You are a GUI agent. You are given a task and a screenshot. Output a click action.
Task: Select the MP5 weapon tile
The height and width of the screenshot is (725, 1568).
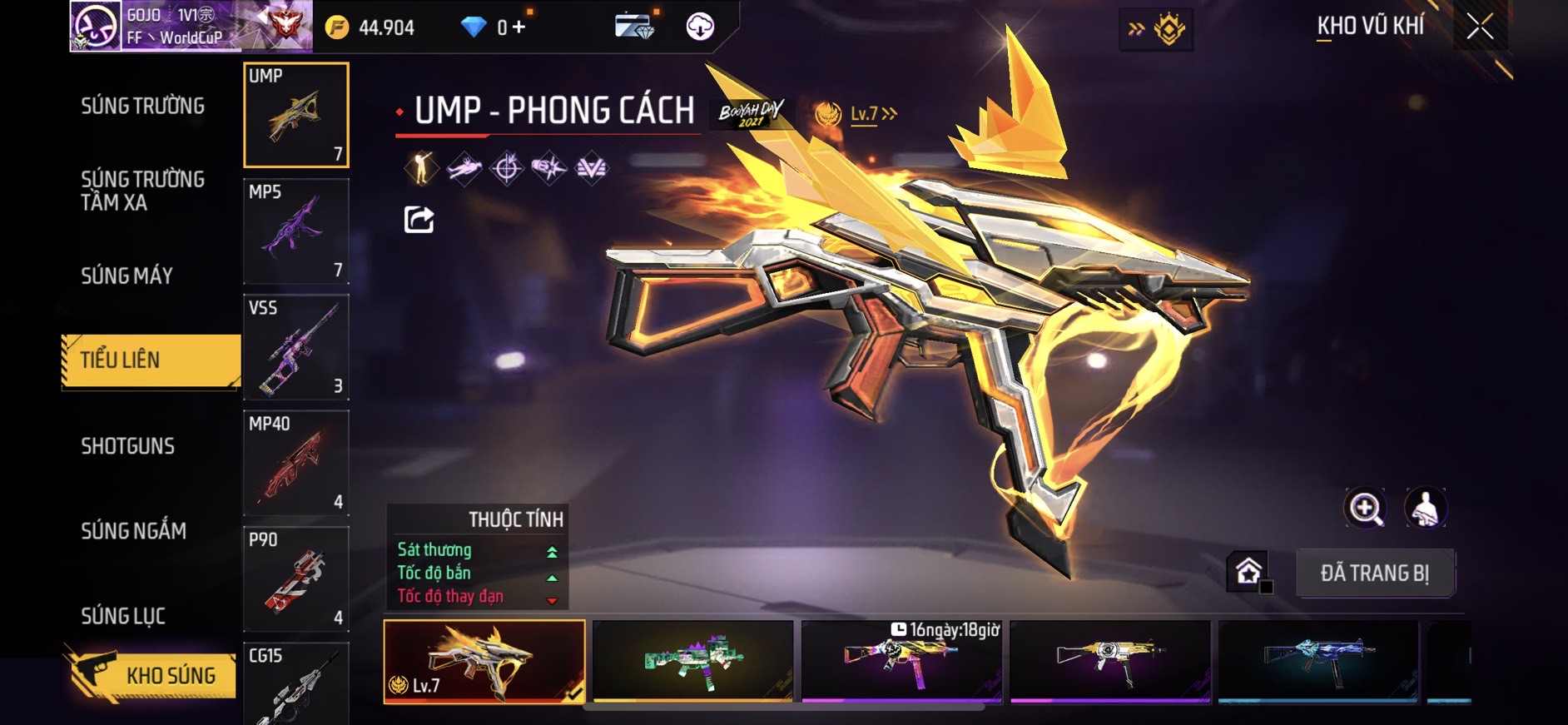(295, 231)
